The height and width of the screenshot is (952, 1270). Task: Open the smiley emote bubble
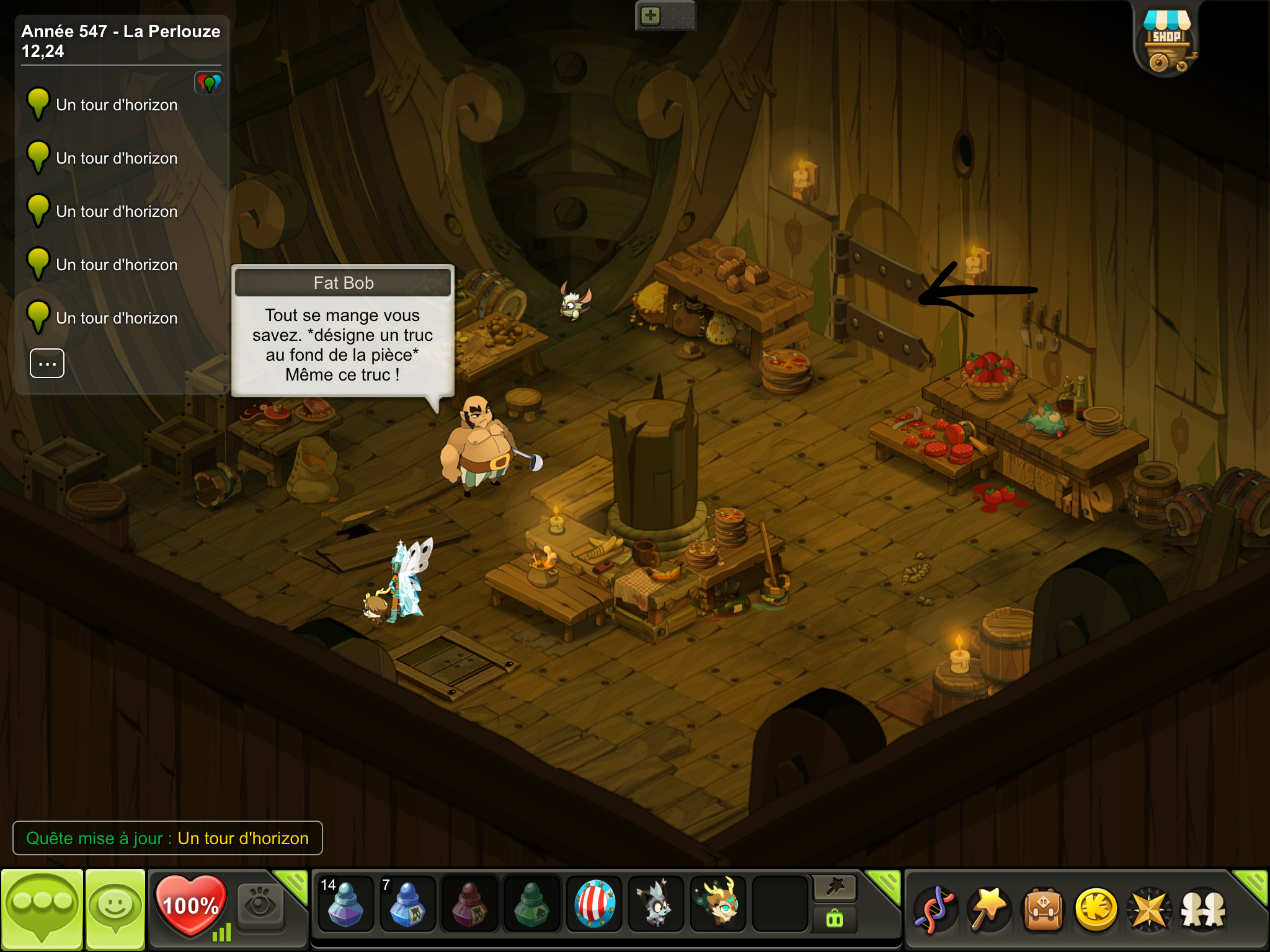point(115,909)
